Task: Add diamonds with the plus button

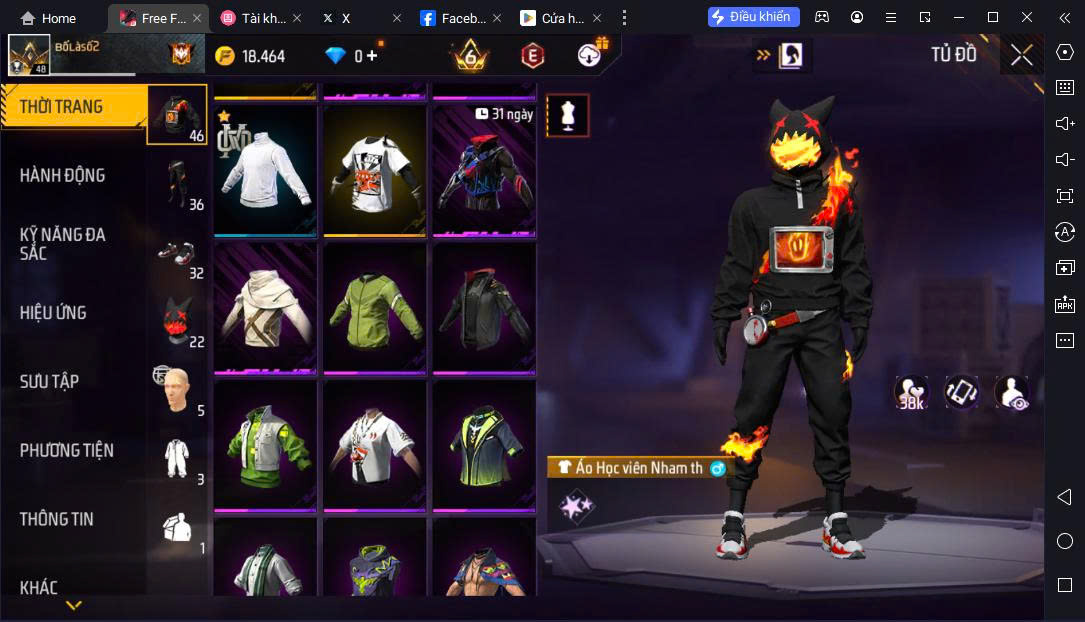Action: click(x=372, y=56)
